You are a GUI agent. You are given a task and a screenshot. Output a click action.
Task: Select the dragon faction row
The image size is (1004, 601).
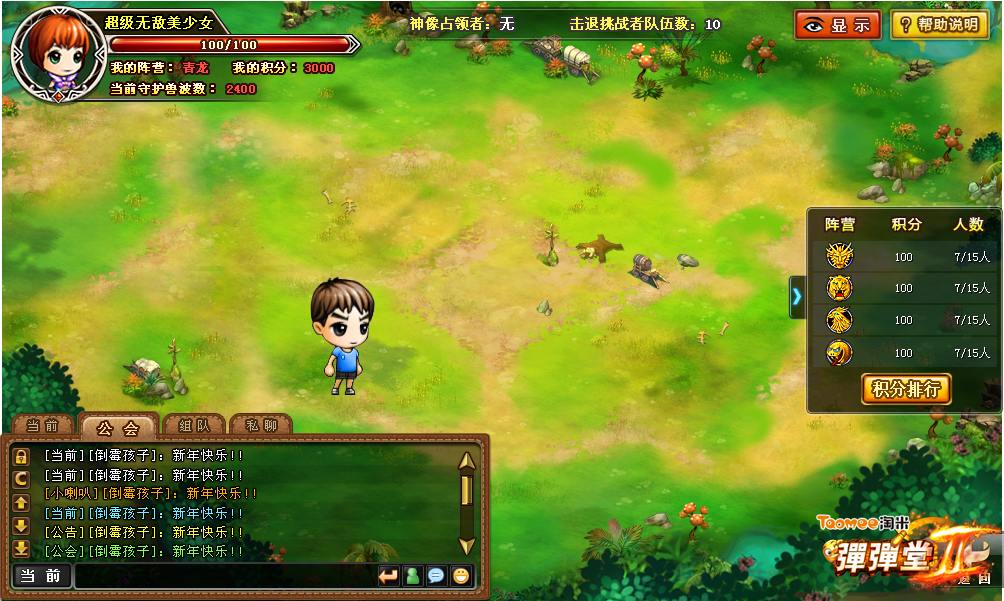pos(838,257)
